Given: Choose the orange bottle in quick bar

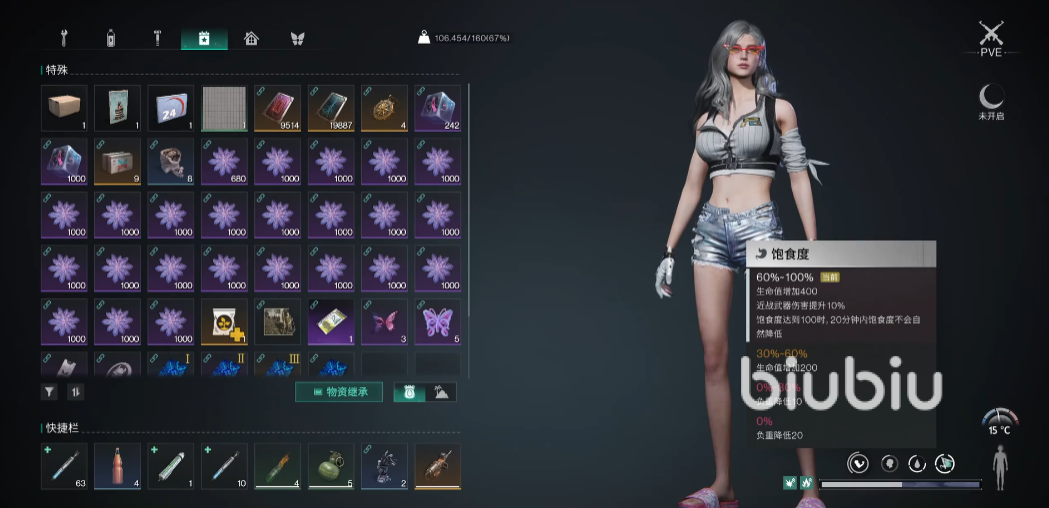Looking at the screenshot, I should 117,466.
